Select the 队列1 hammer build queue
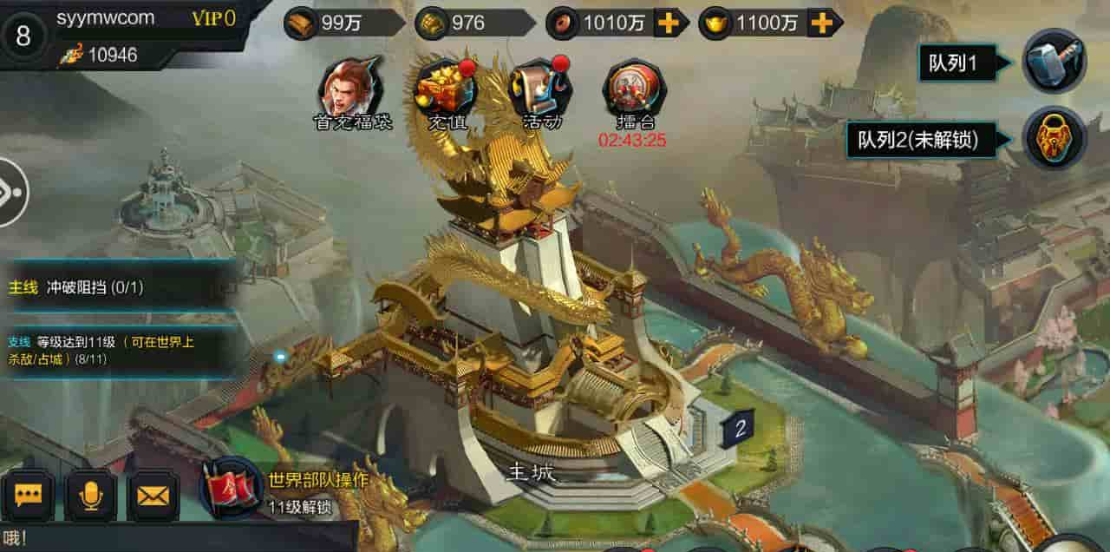Image resolution: width=1111 pixels, height=552 pixels. pyautogui.click(x=1054, y=64)
